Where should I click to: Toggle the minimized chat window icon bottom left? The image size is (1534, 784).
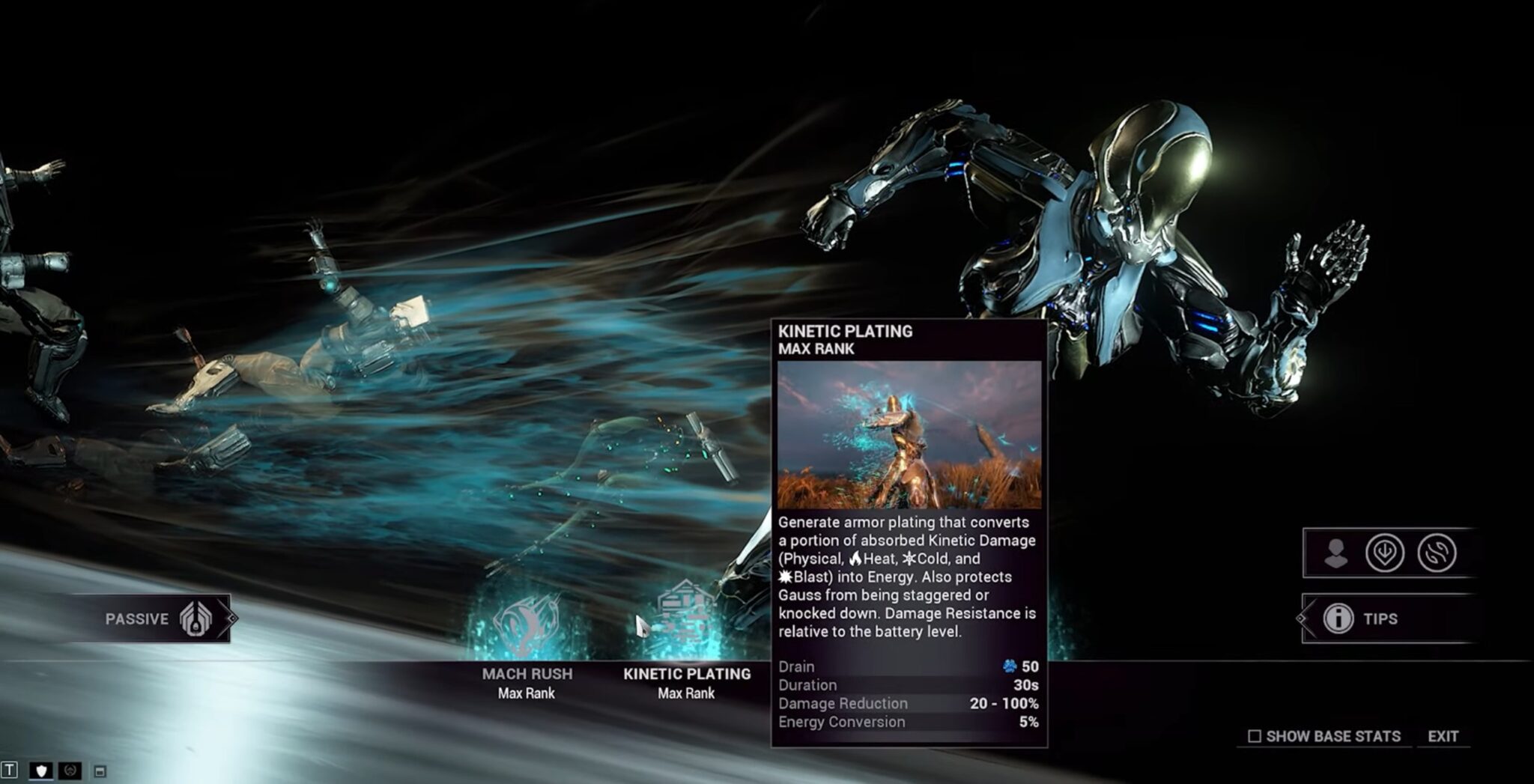pyautogui.click(x=100, y=770)
